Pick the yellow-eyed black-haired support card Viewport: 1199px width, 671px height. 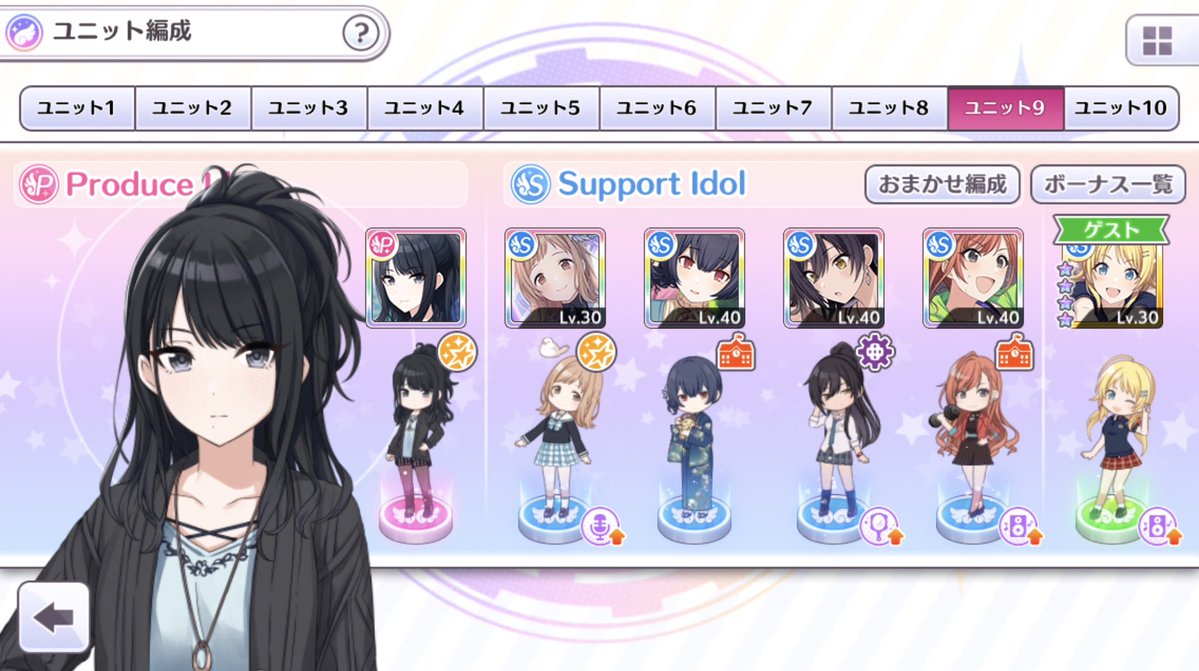click(833, 278)
